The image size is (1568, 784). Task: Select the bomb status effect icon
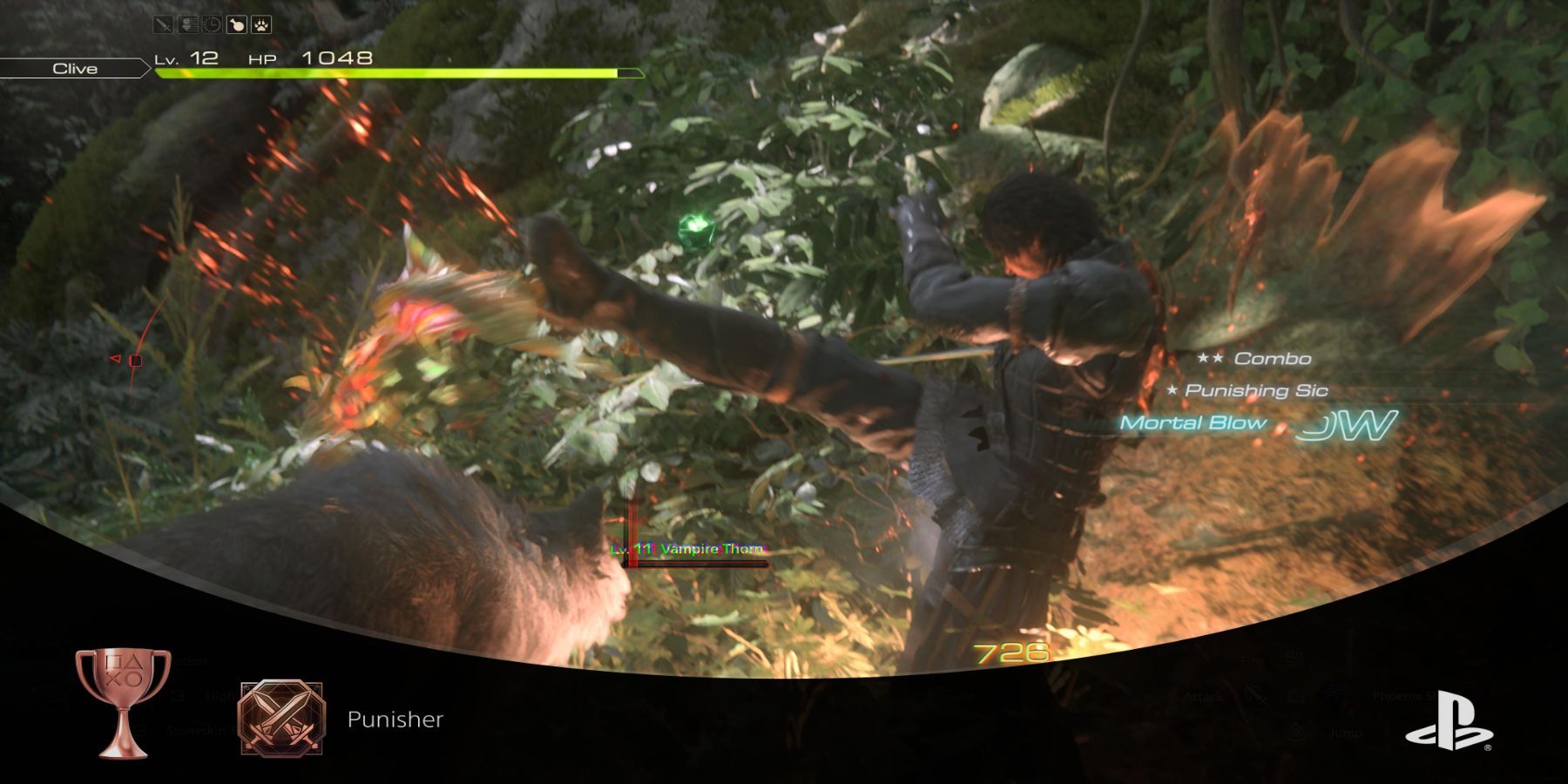pos(237,24)
